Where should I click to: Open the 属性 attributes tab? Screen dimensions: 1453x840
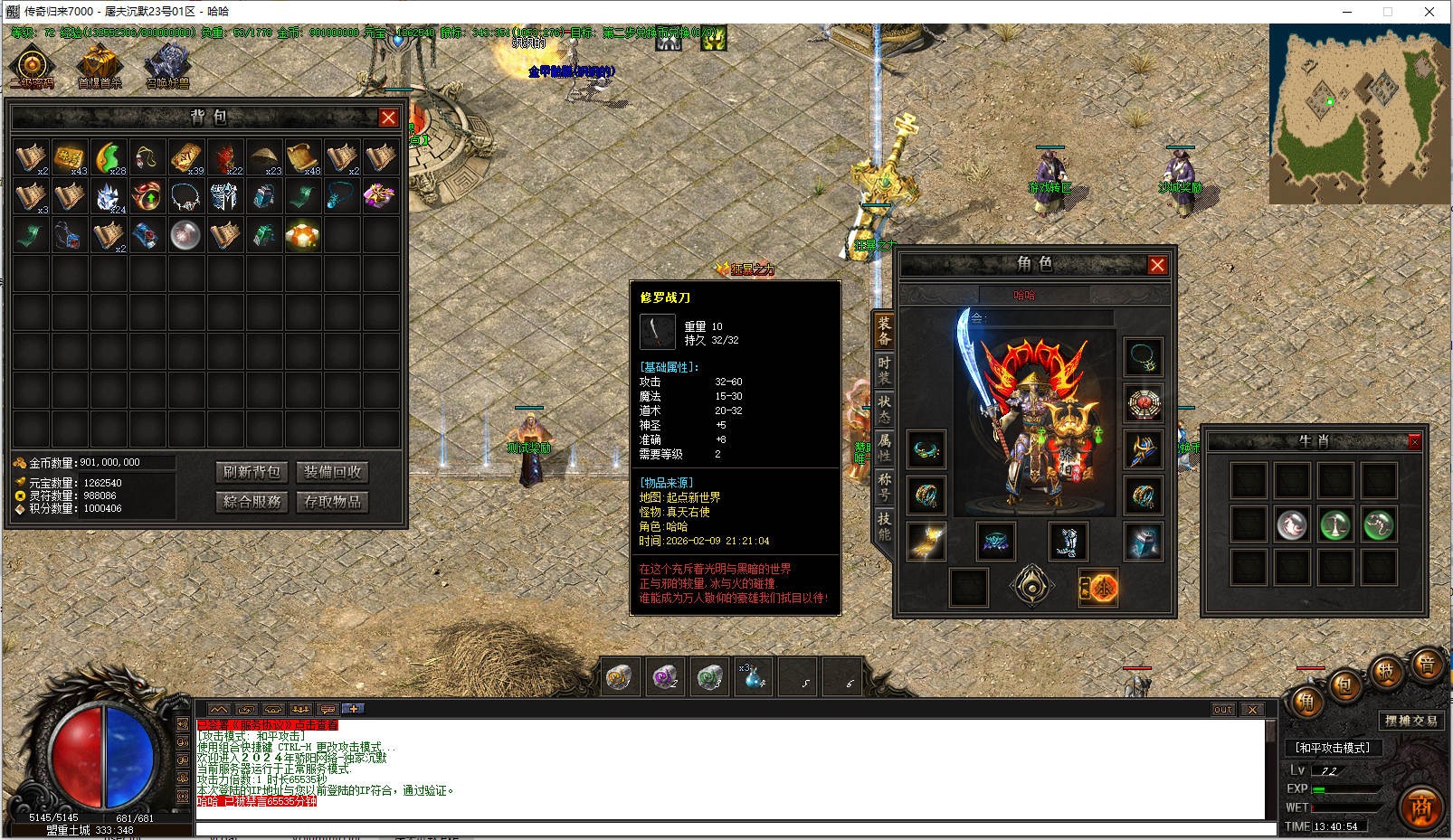point(884,447)
